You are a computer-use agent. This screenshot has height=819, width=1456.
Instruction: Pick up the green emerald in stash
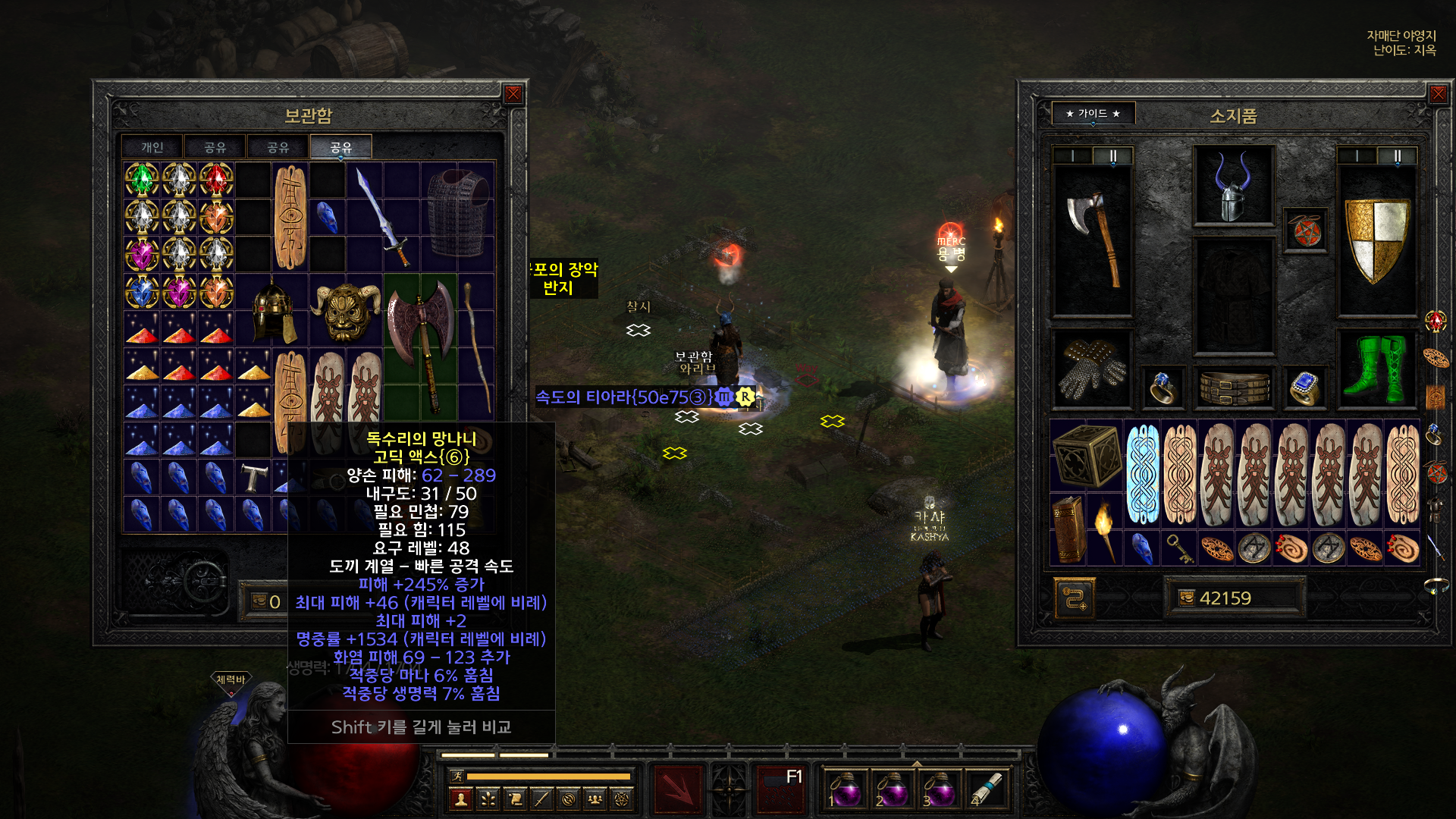(142, 180)
